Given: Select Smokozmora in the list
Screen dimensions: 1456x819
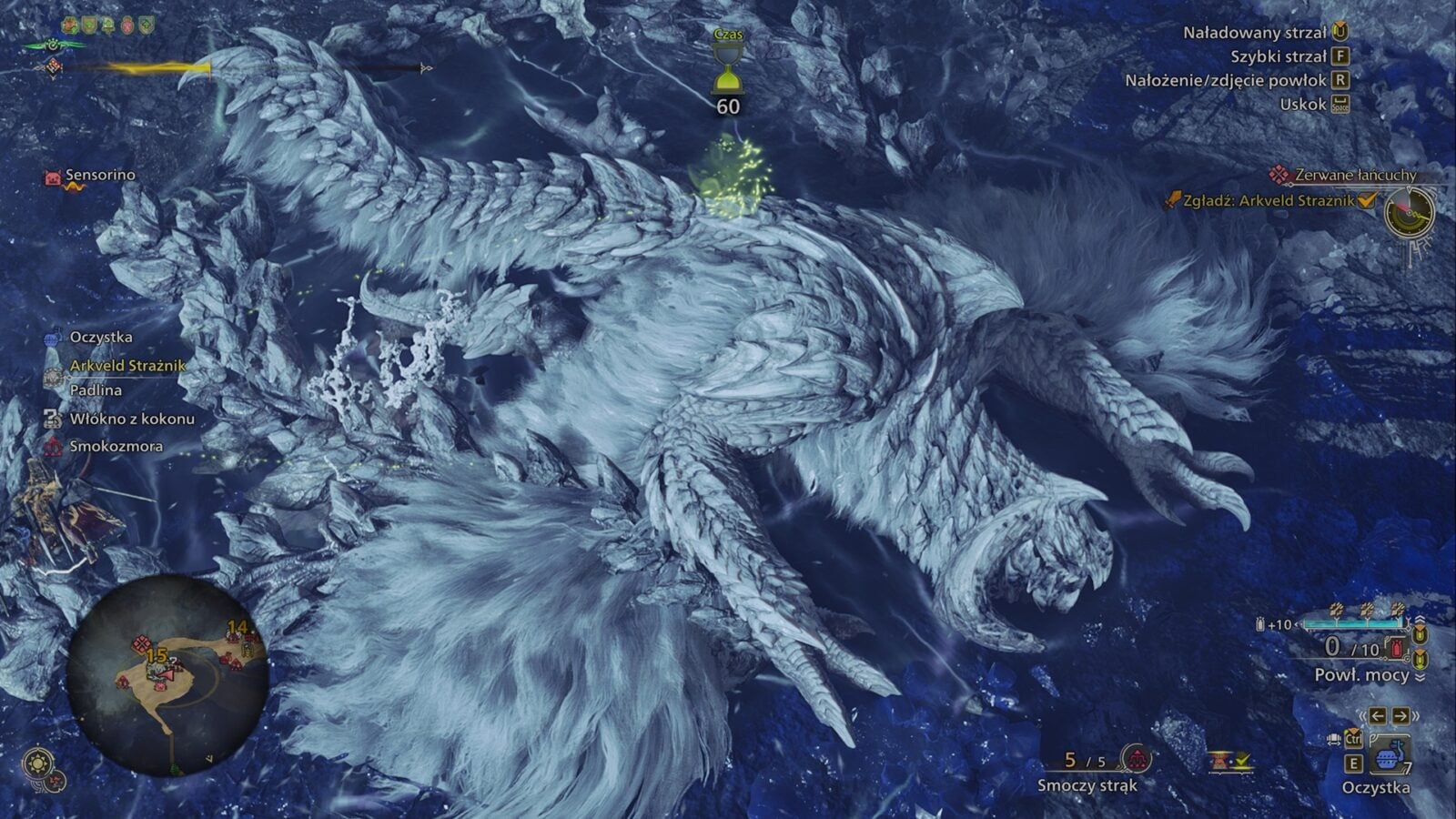Looking at the screenshot, I should click(116, 446).
